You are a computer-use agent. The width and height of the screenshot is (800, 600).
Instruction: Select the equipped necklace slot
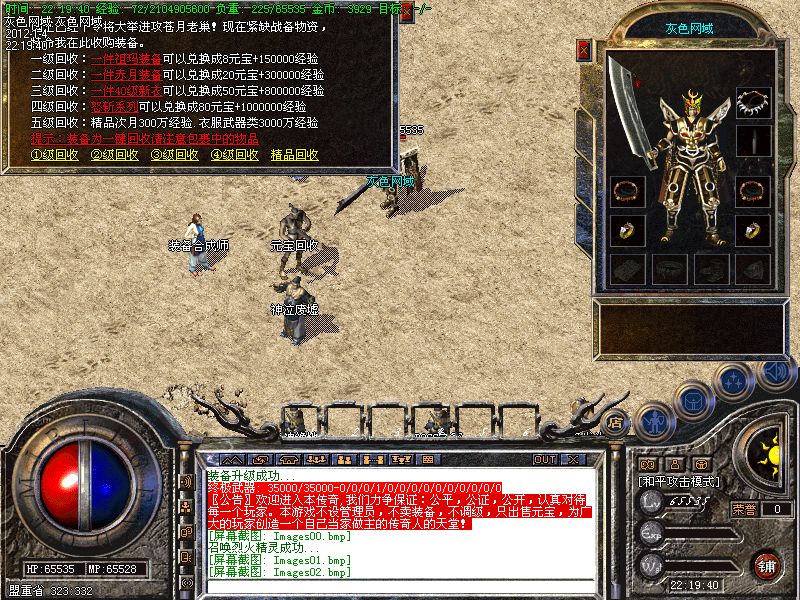[x=753, y=102]
